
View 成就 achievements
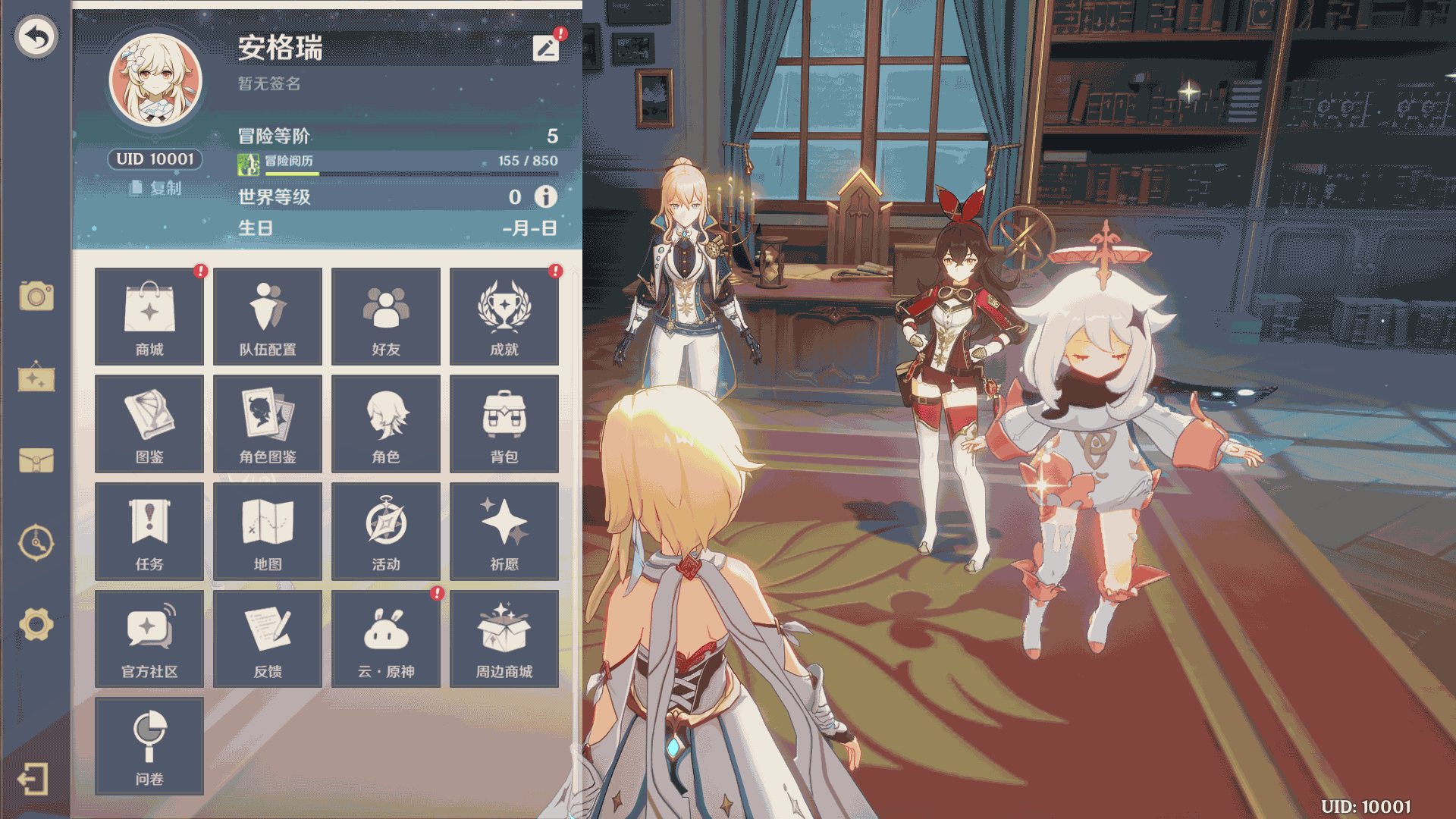[x=504, y=316]
